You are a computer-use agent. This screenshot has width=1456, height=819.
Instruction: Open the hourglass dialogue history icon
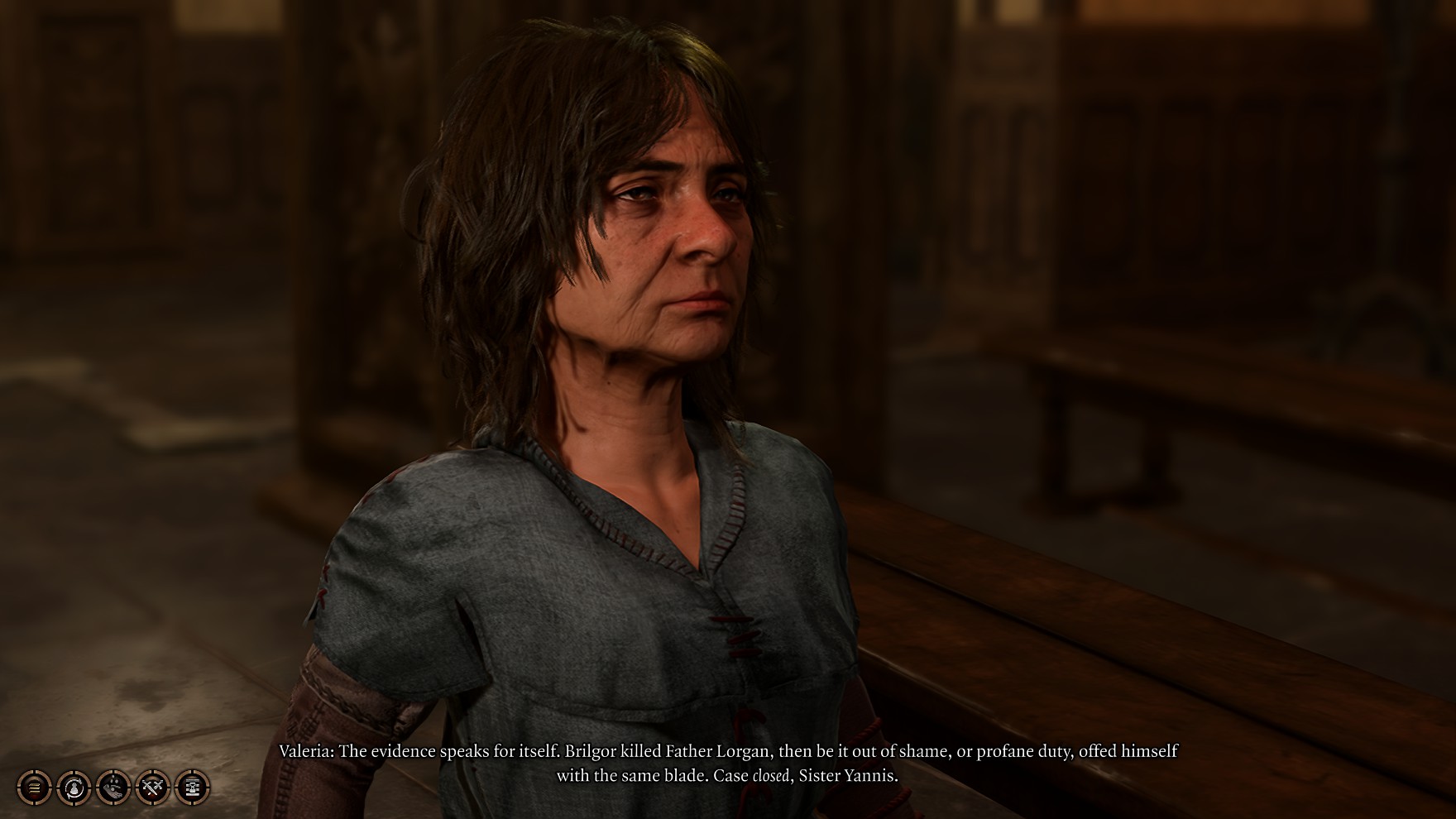pyautogui.click(x=193, y=788)
